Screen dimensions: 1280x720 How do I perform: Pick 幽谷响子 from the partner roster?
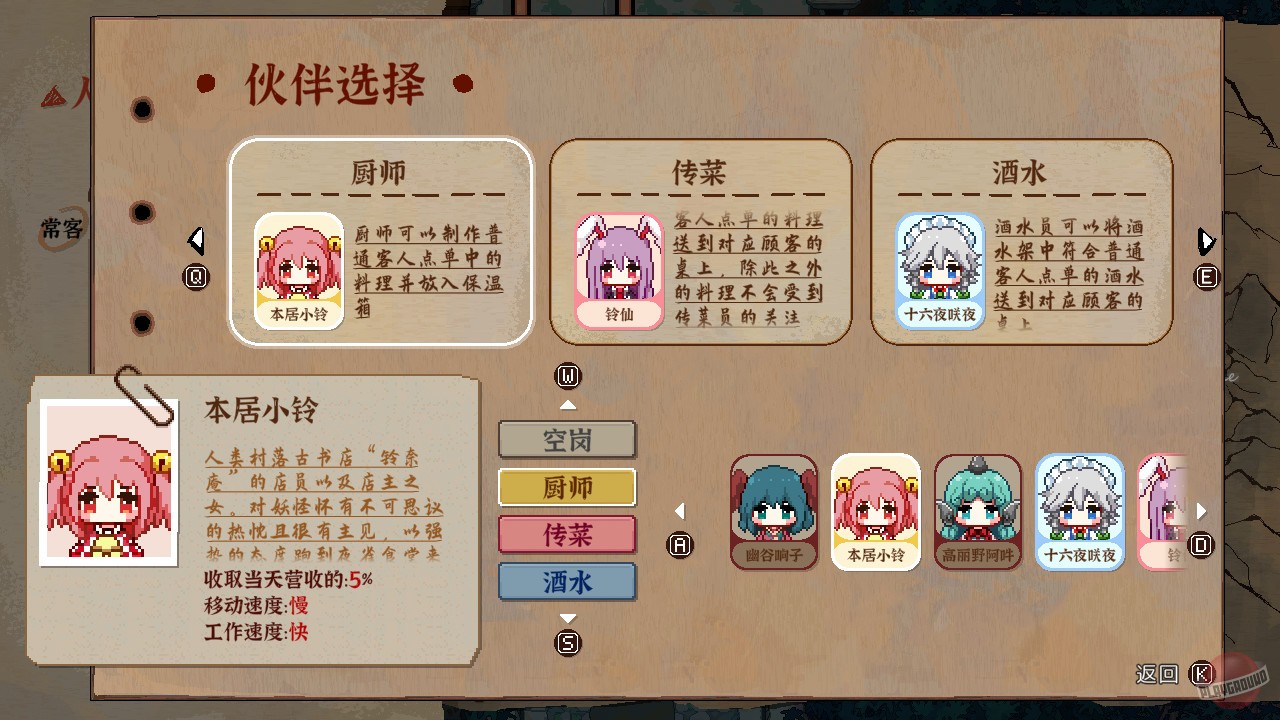tap(774, 512)
